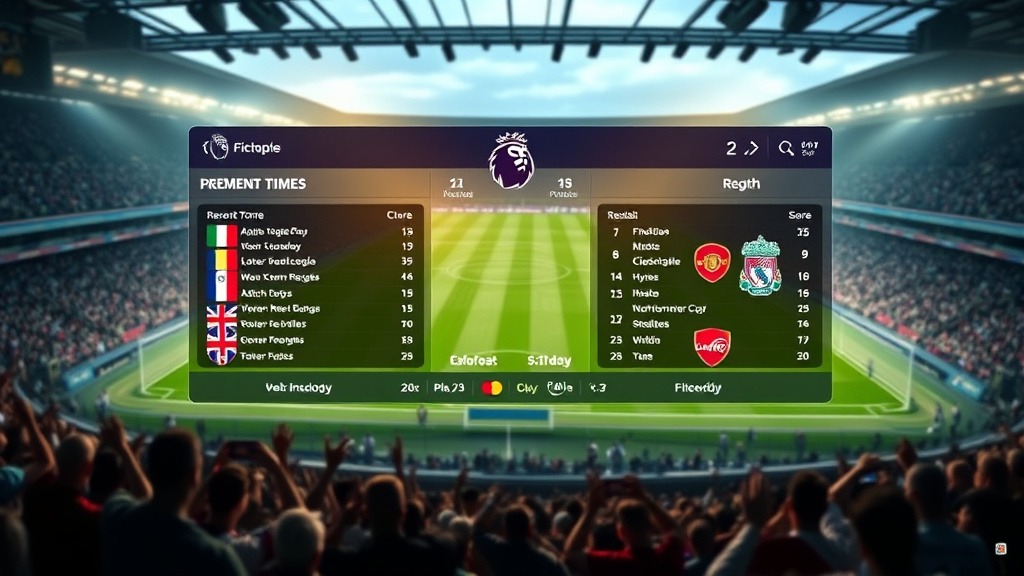Screen dimensions: 1024x576
Task: Choose the green, white and red flag
Action: click(221, 237)
